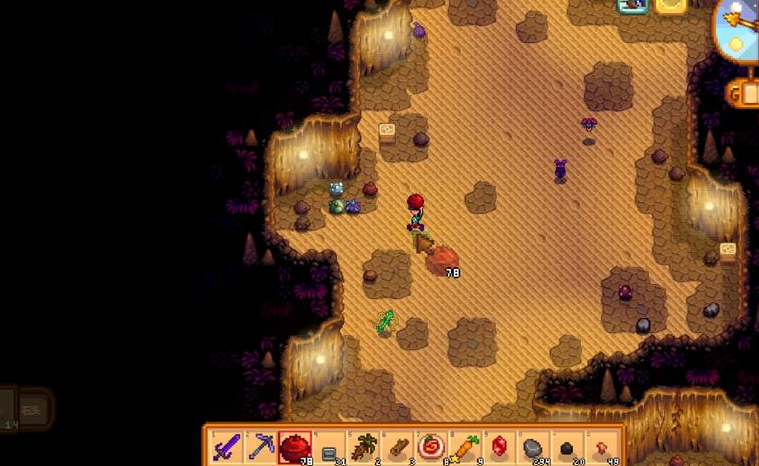
Task: Click the cyan-framed buff icon
Action: 632,5
